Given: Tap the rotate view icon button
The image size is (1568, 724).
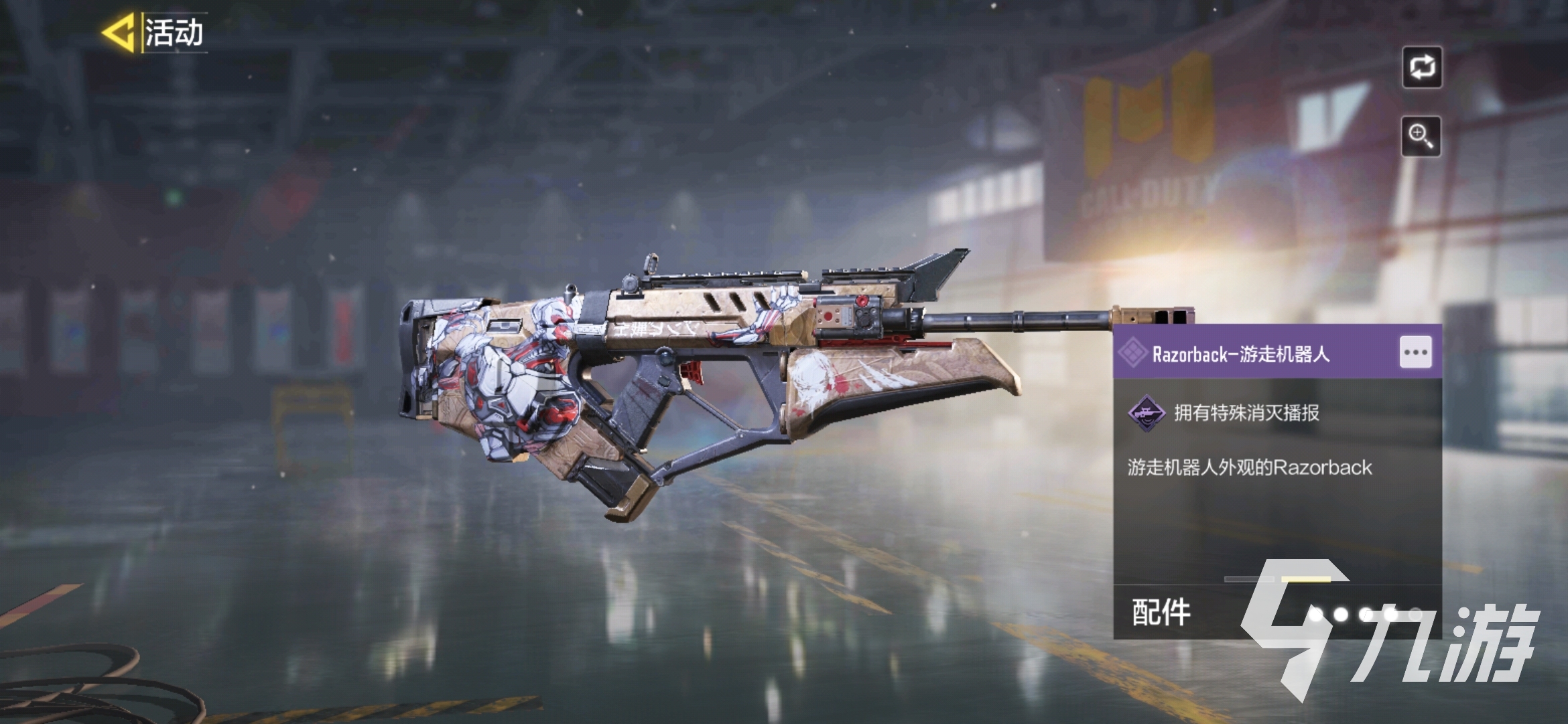Looking at the screenshot, I should (1422, 67).
